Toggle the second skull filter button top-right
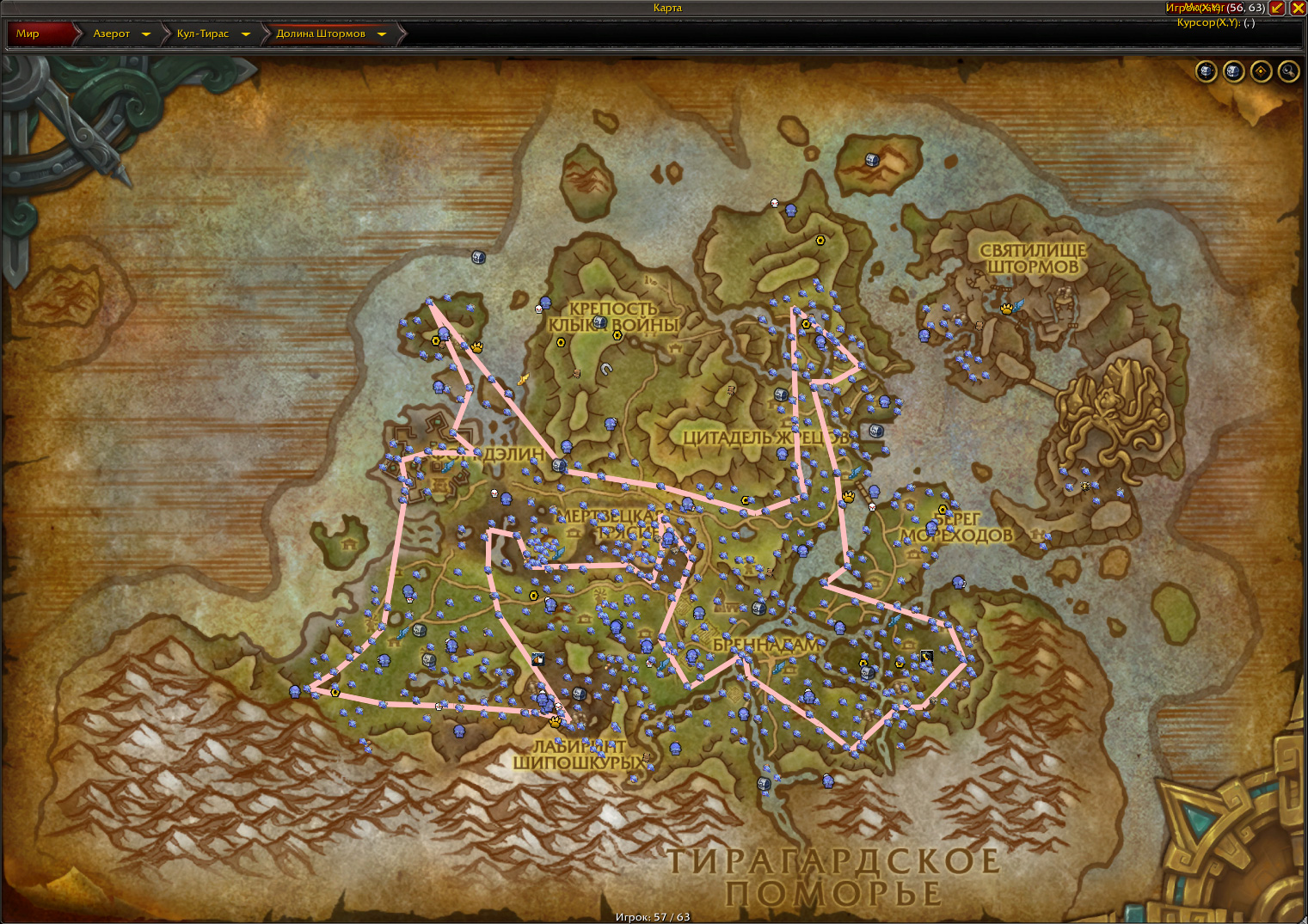This screenshot has width=1308, height=924. (x=1233, y=71)
